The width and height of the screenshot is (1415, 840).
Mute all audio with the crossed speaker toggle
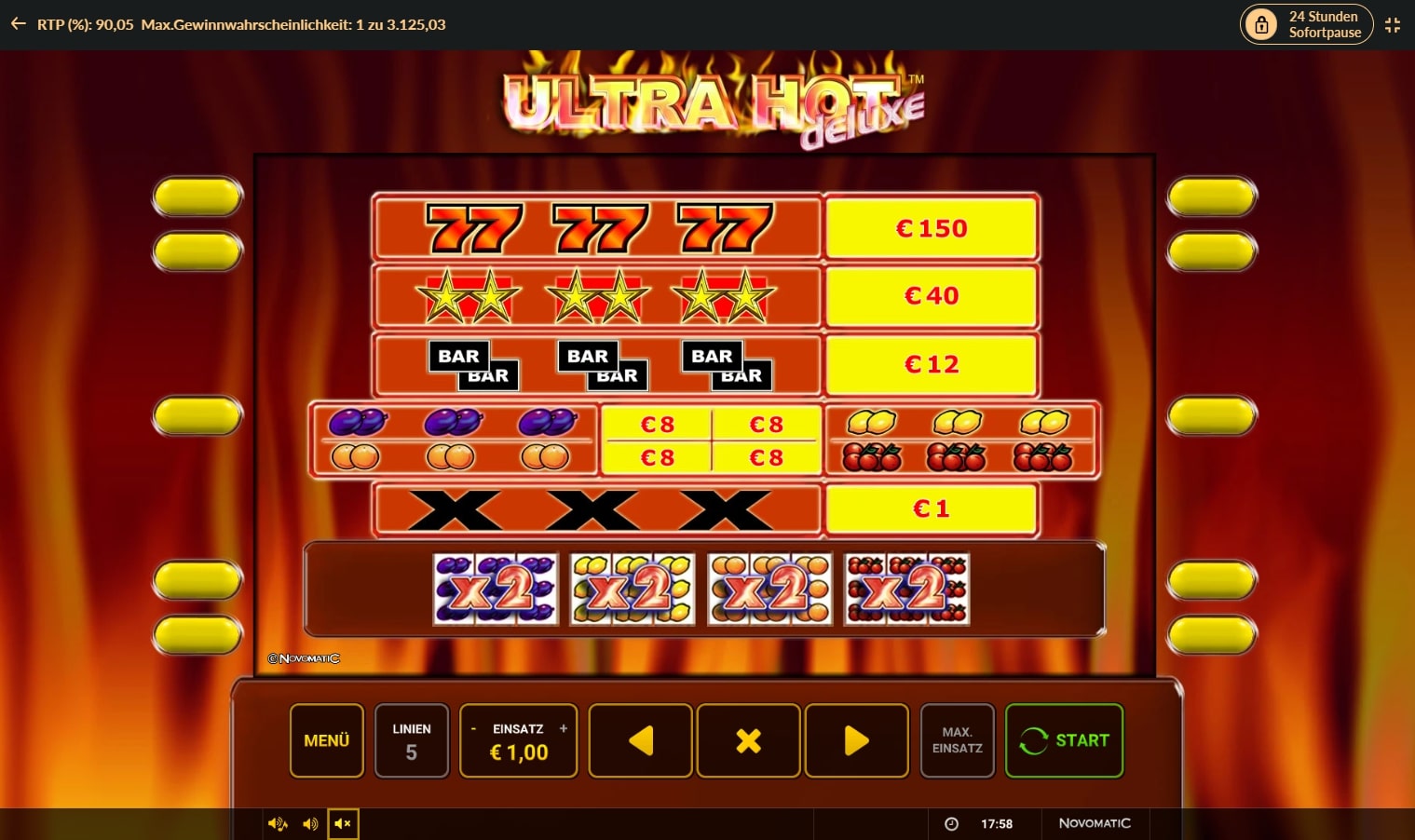click(x=343, y=823)
